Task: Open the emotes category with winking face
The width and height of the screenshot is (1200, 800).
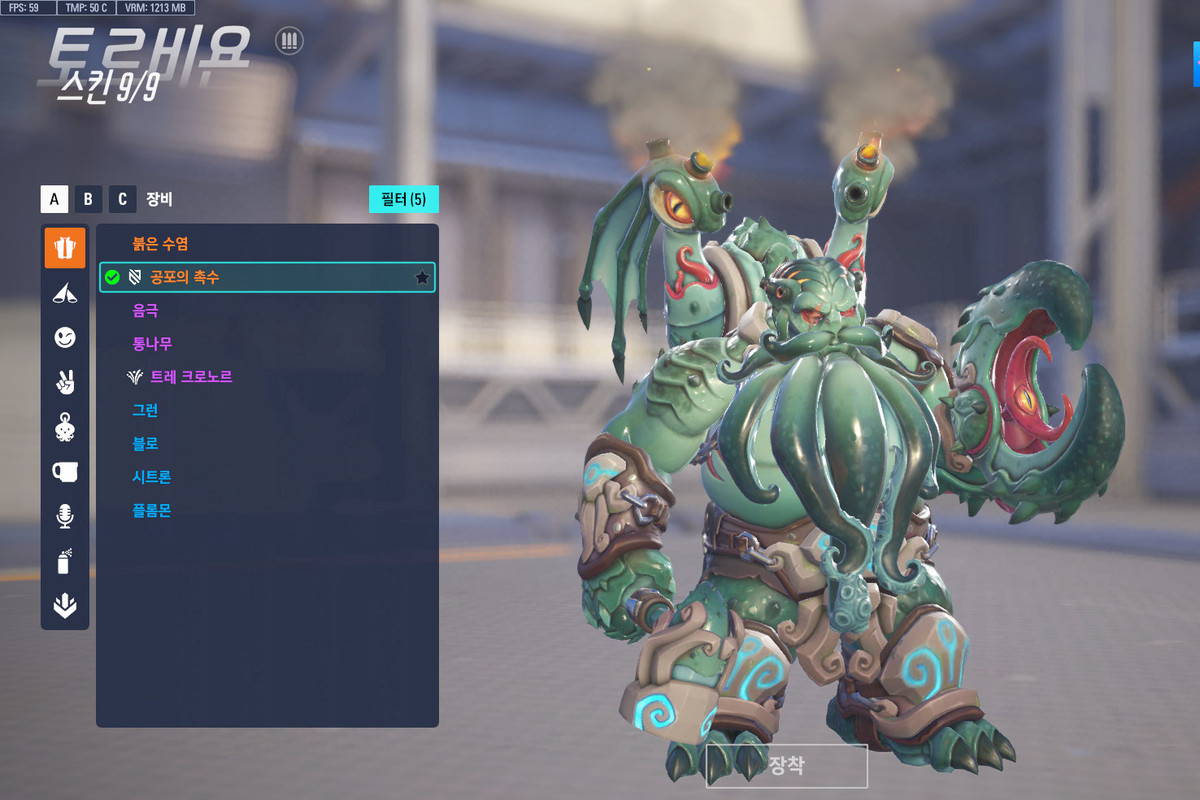Action: [x=65, y=338]
